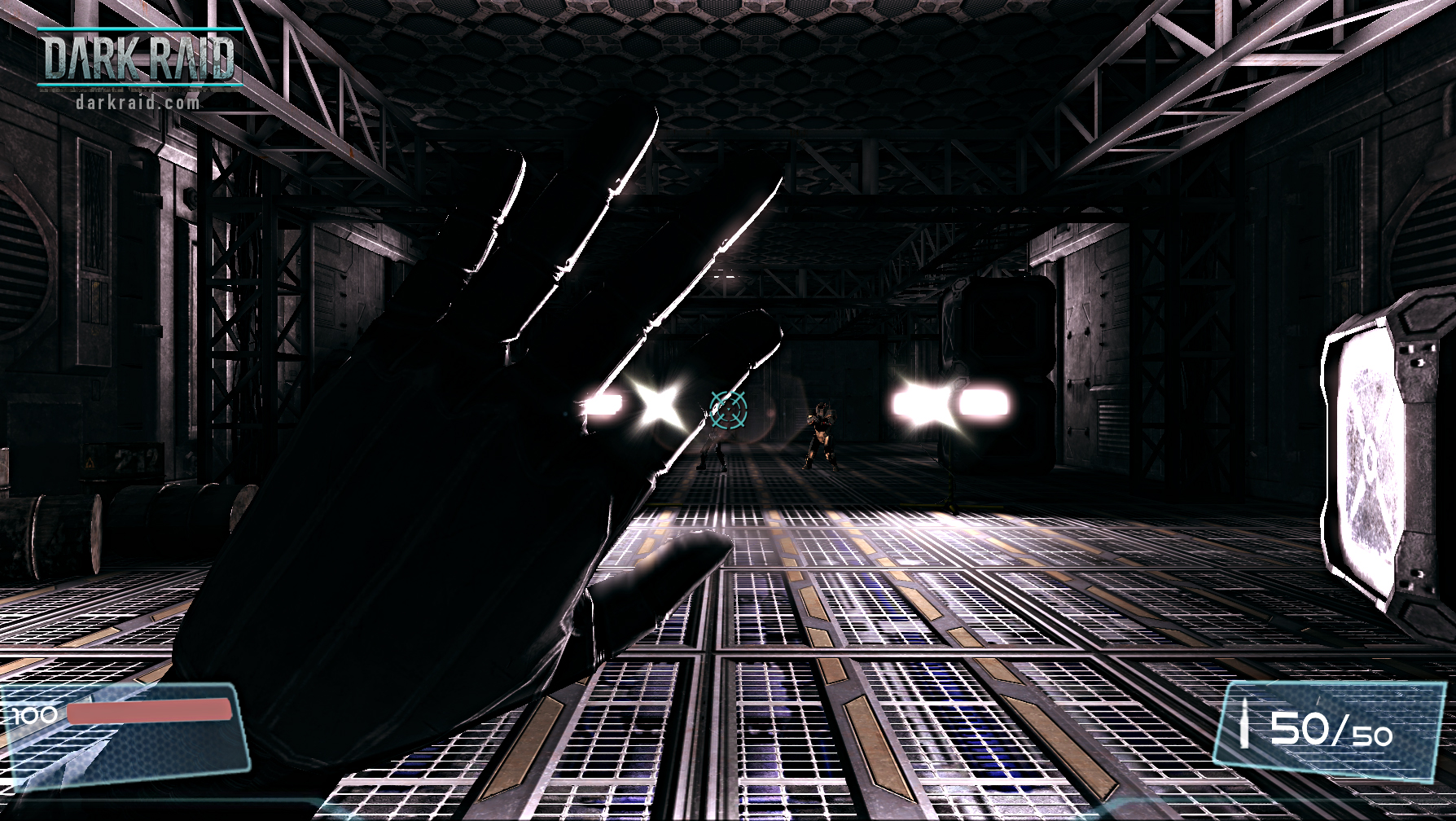Viewport: 1456px width, 821px height.
Task: Click the number 100 health label
Action: [x=33, y=717]
